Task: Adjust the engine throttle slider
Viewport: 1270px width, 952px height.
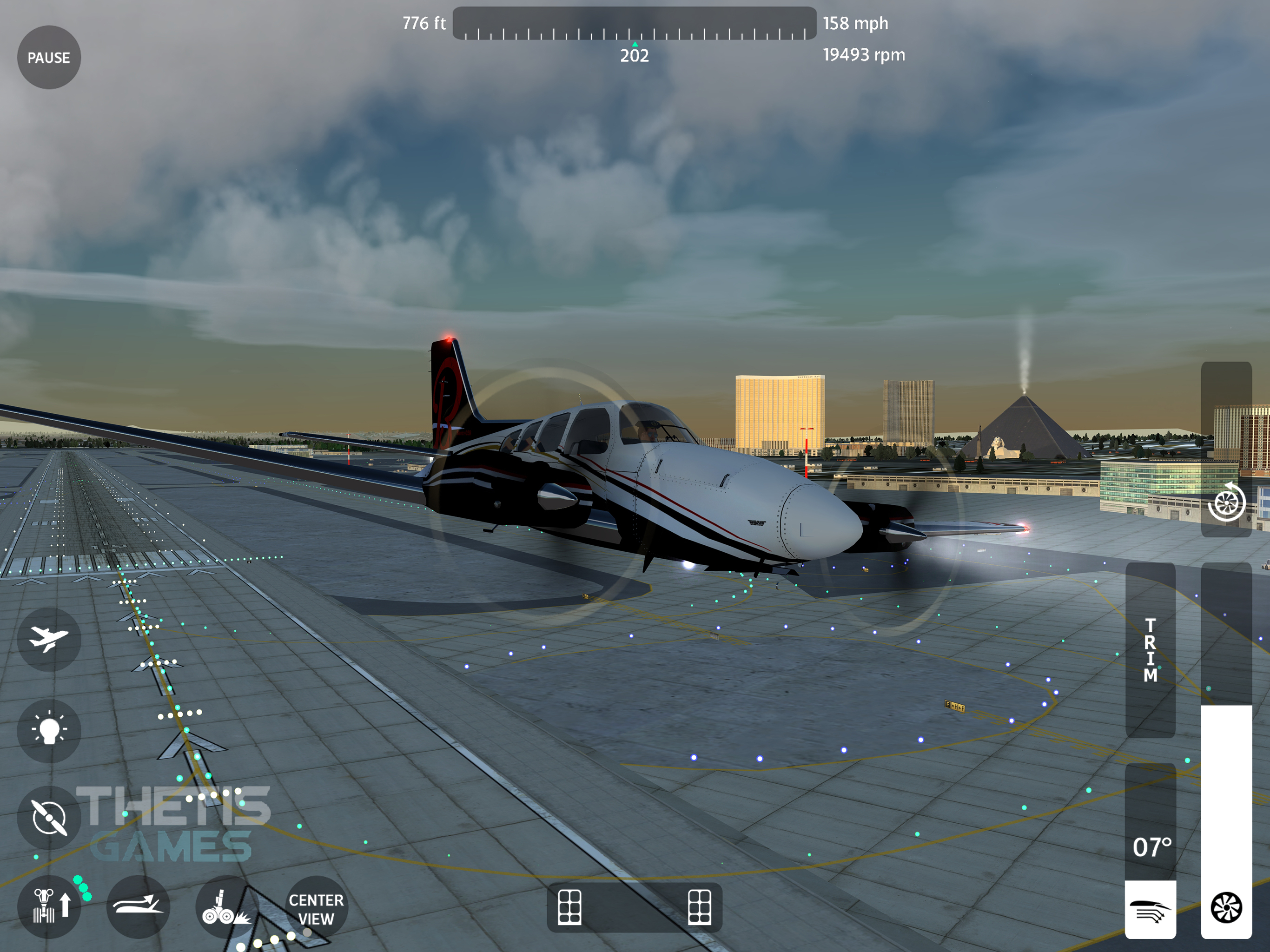Action: [1226, 747]
